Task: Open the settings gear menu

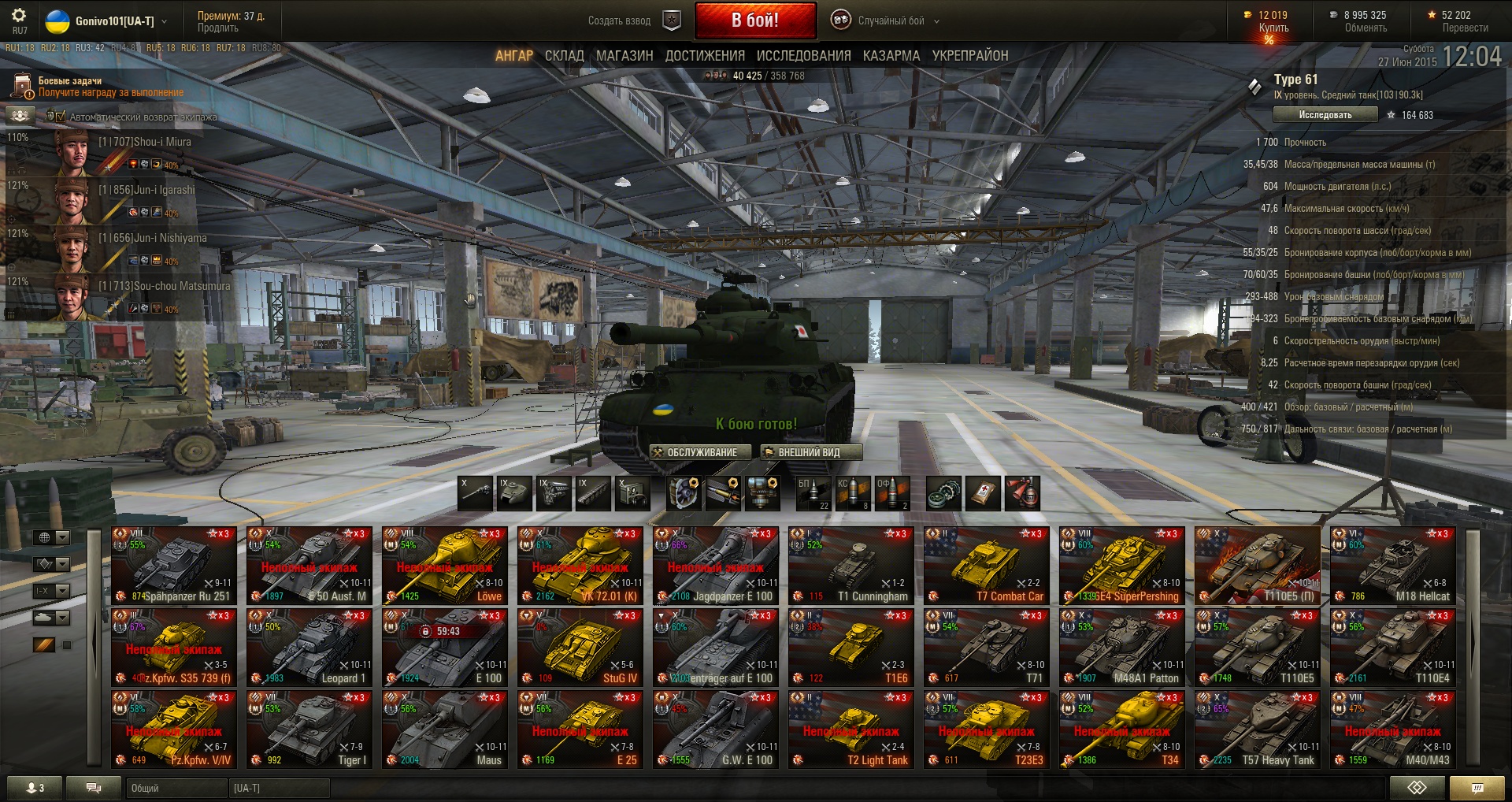Action: coord(19,16)
